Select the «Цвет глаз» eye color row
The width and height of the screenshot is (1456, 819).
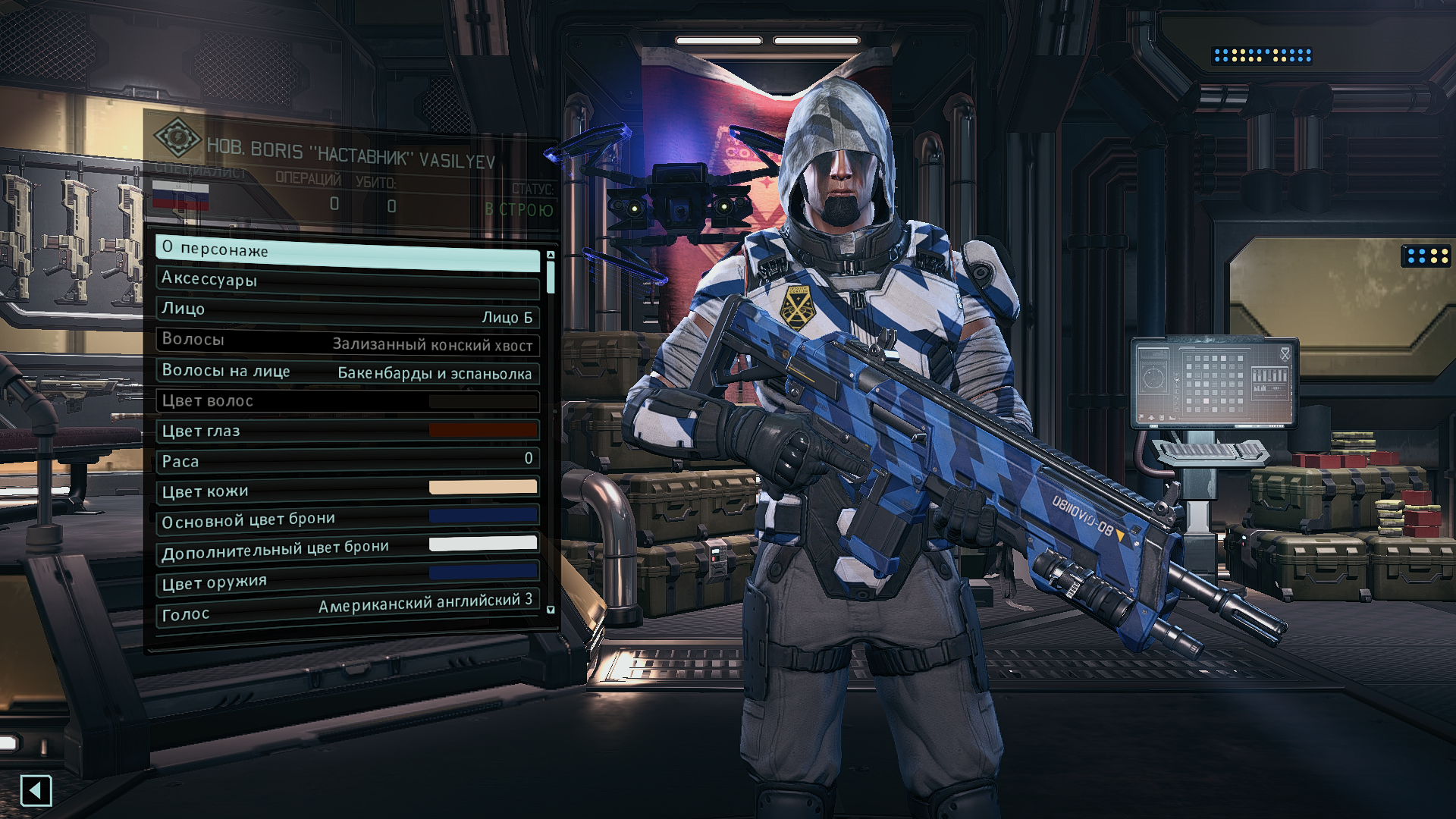coord(347,431)
